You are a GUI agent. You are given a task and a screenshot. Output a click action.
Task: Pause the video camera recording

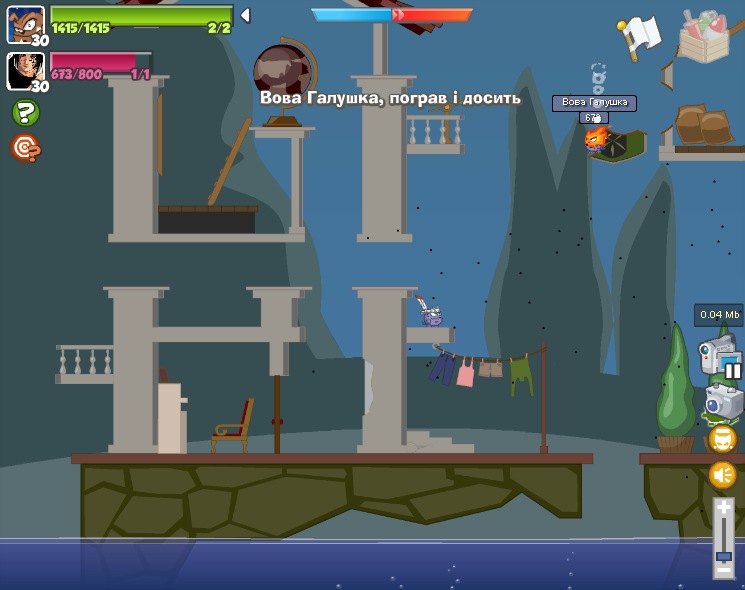pyautogui.click(x=732, y=371)
